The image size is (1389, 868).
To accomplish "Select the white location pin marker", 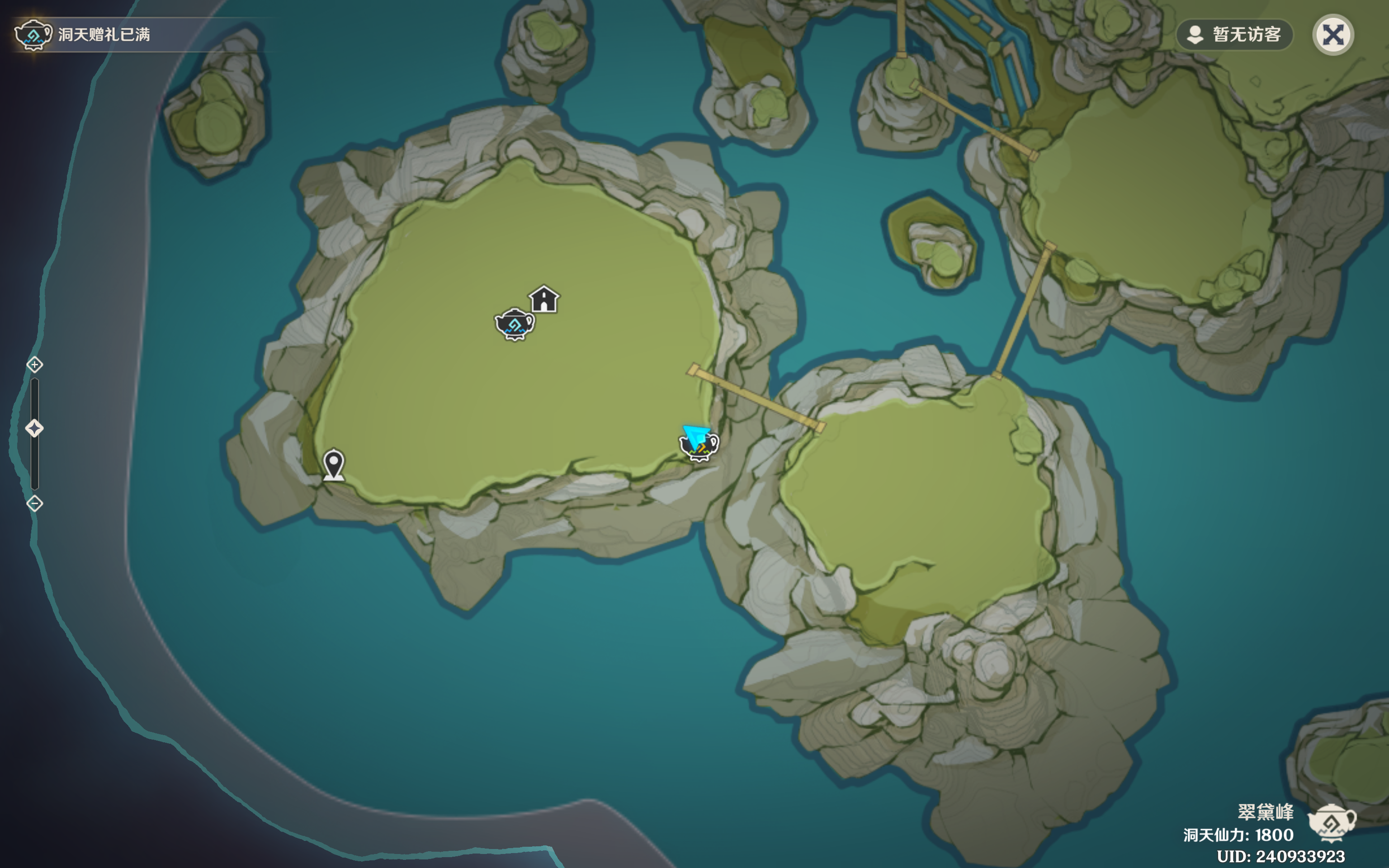I will point(334,464).
